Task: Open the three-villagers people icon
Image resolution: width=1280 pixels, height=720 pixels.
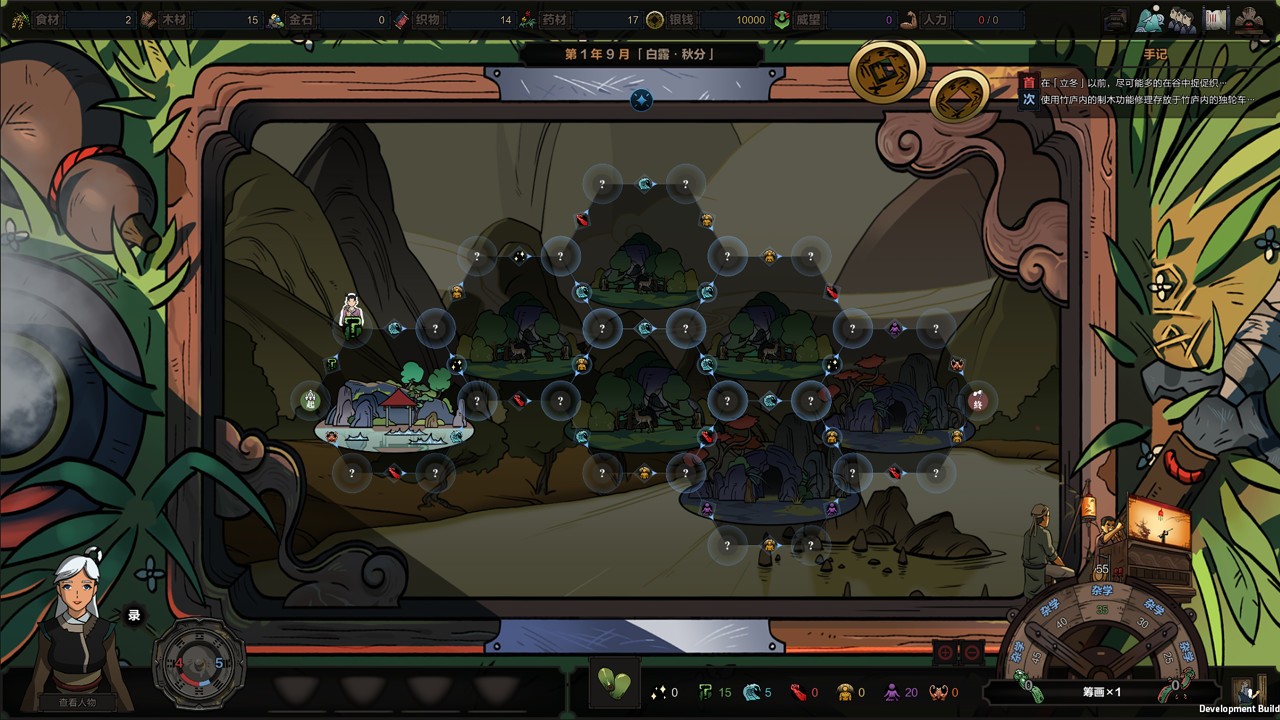Action: (1182, 19)
